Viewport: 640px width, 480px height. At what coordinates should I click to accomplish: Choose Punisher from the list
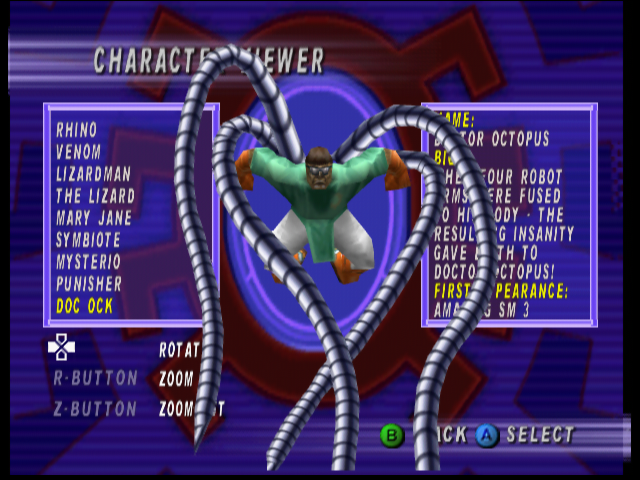click(89, 284)
